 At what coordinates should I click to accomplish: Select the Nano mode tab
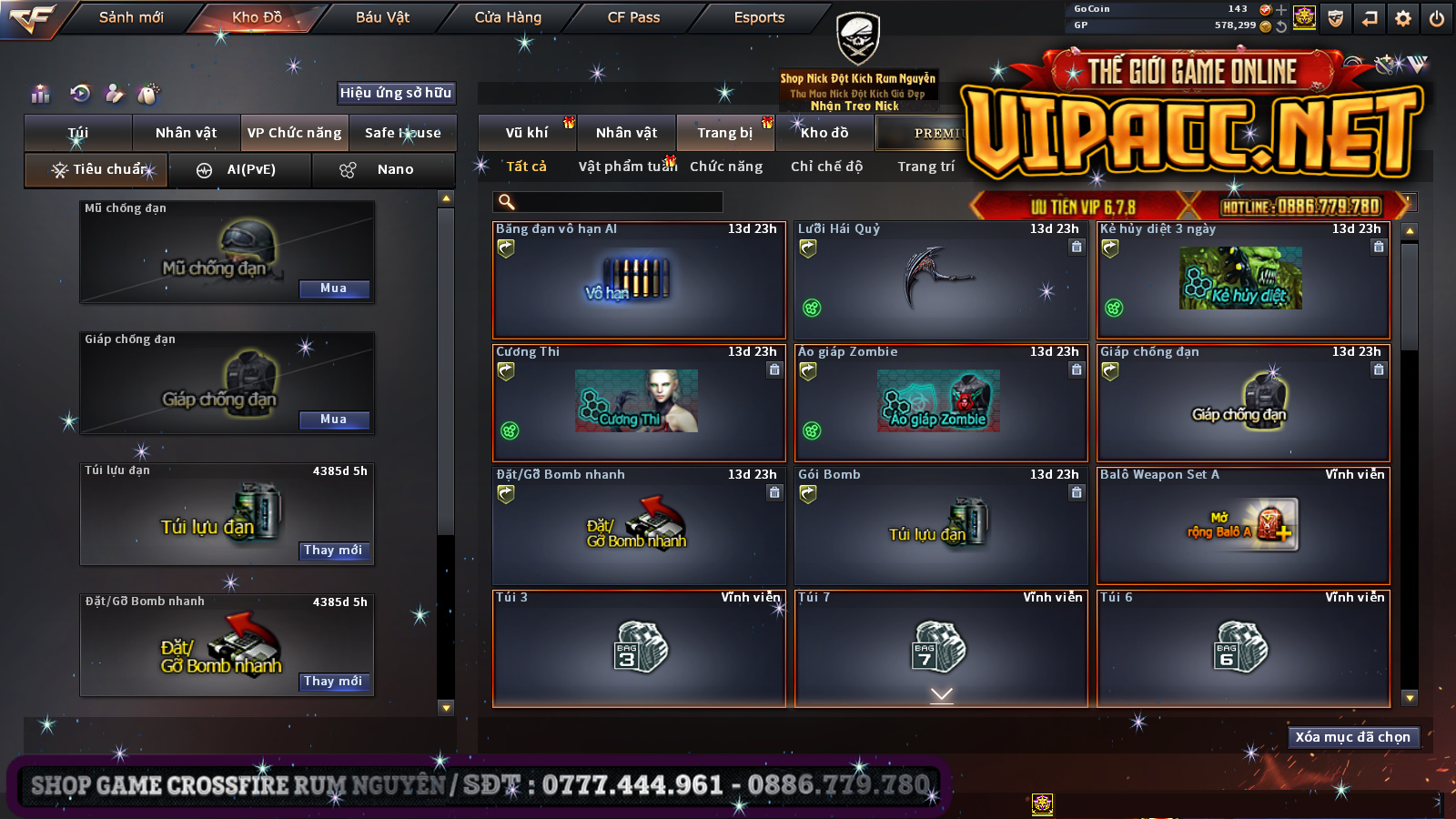[383, 170]
